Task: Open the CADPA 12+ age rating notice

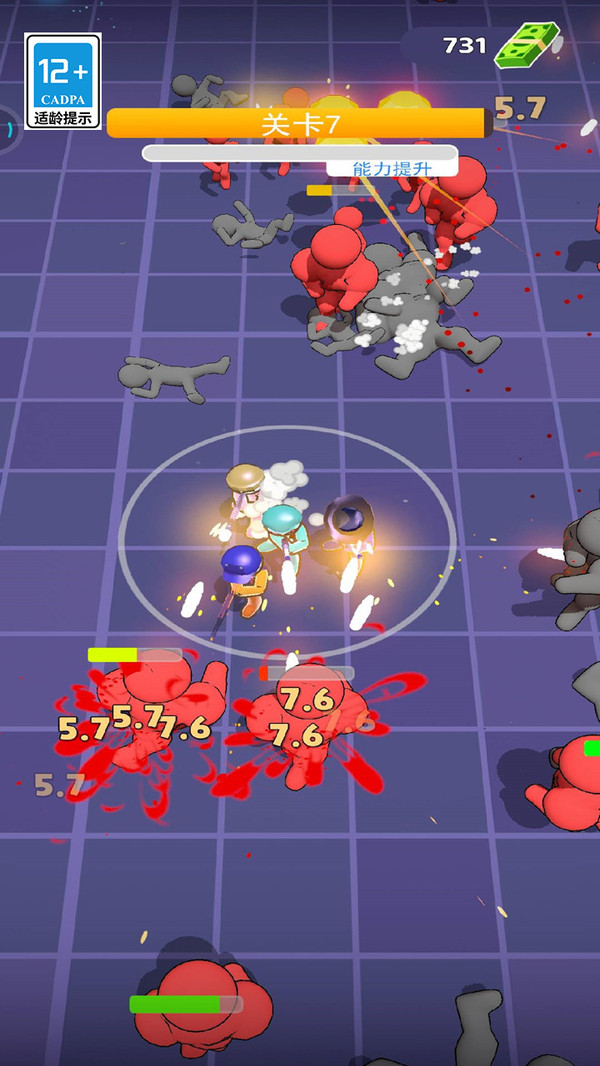Action: (63, 81)
